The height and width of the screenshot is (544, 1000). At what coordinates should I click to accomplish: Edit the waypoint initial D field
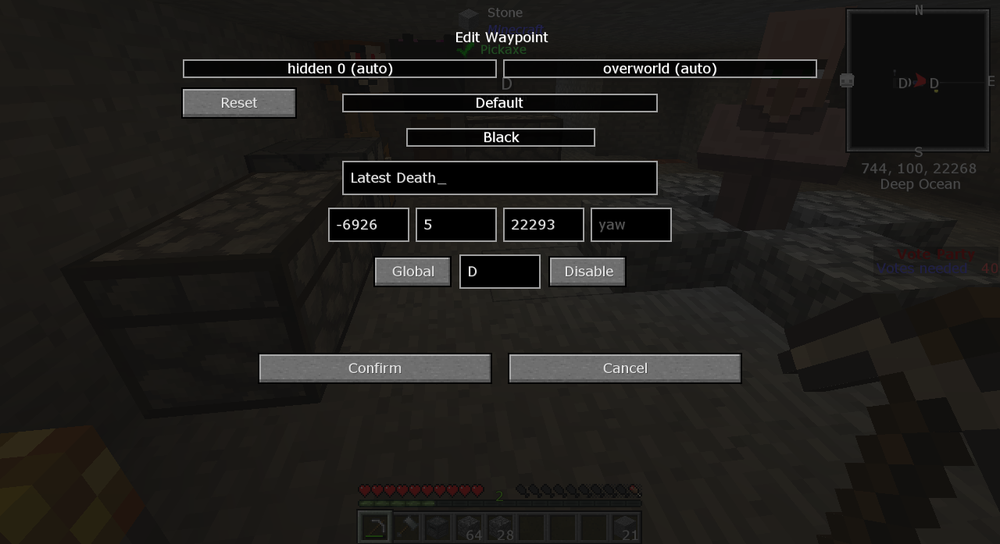coord(500,271)
